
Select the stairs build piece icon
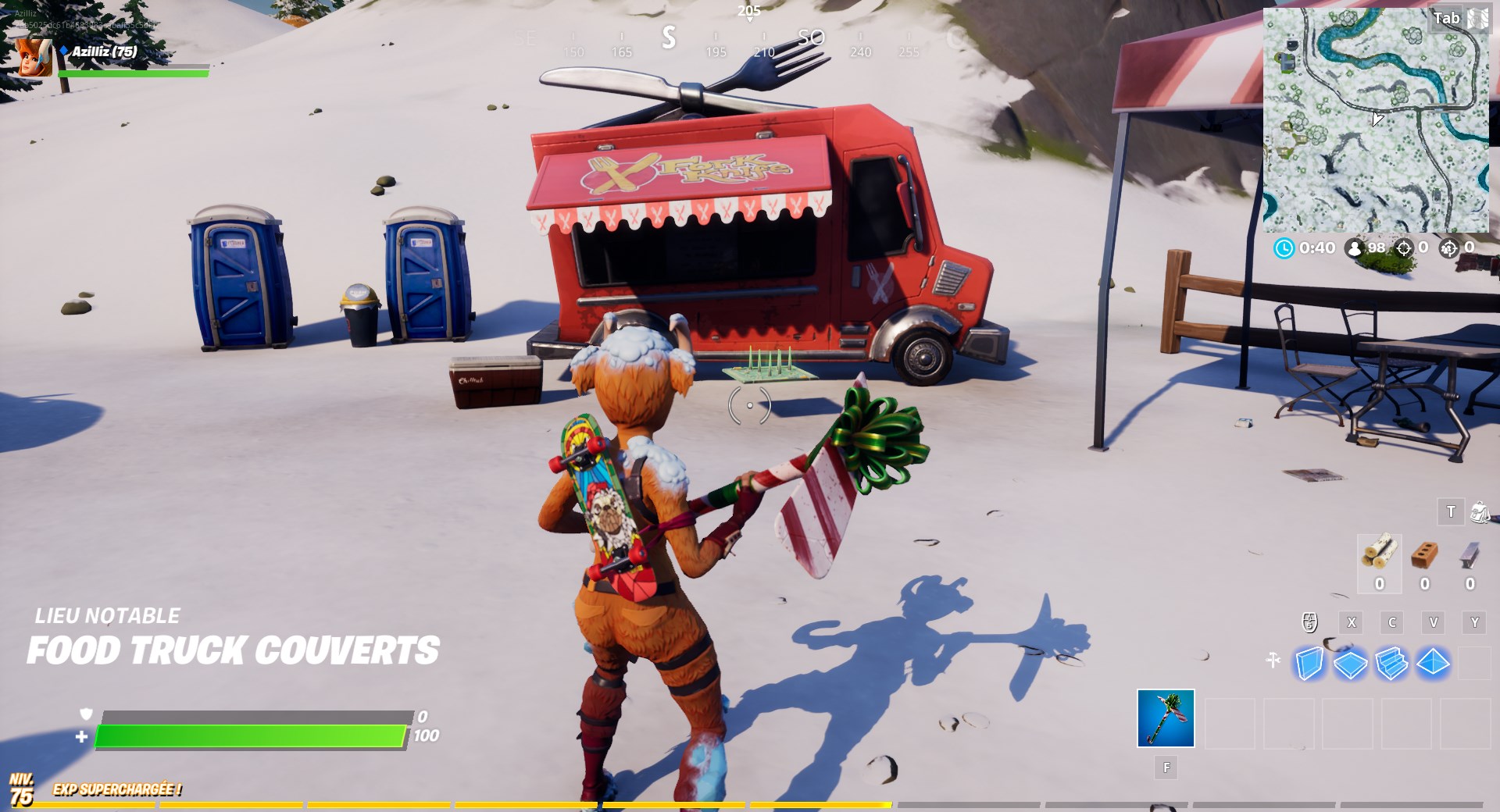point(1391,665)
